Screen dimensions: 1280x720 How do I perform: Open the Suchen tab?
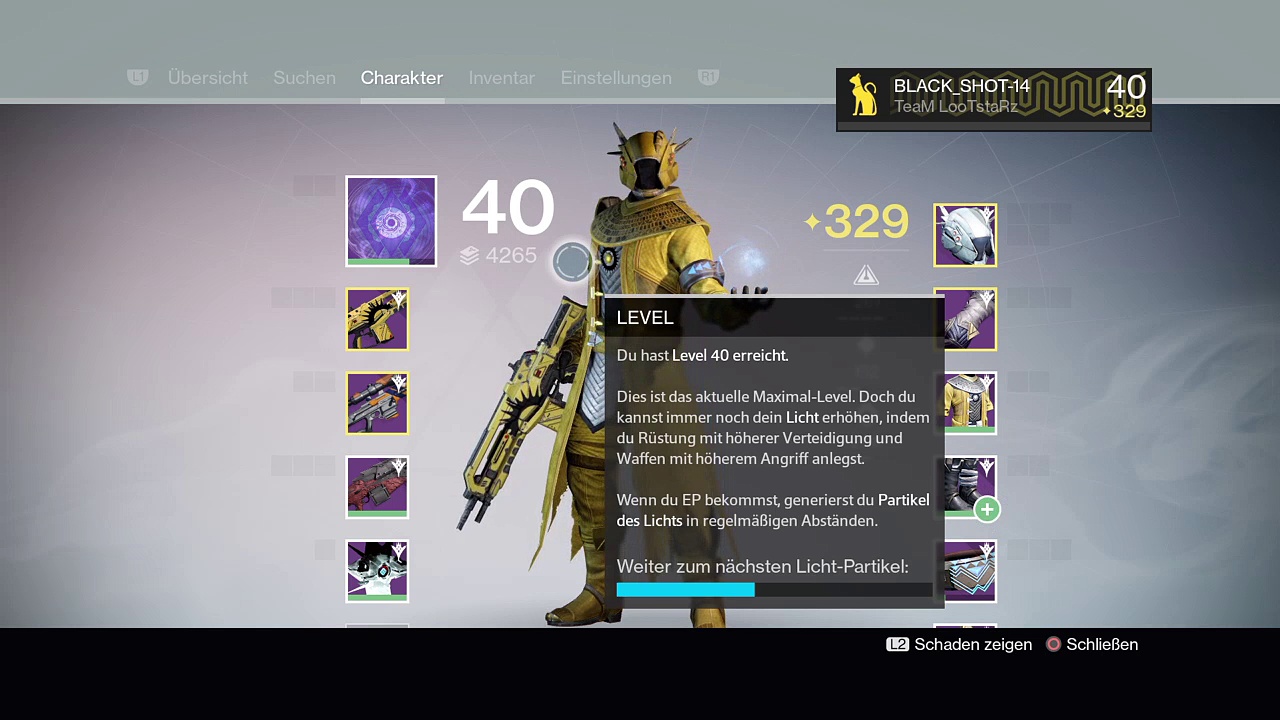coord(304,78)
